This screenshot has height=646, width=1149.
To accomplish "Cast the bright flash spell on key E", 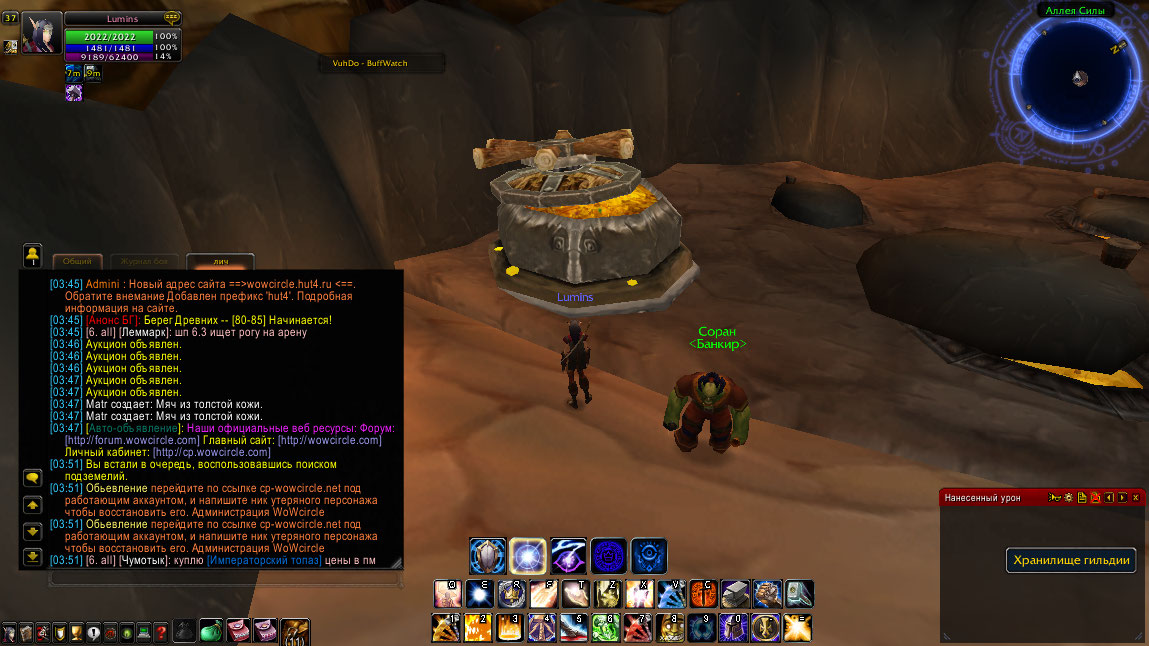I will (x=479, y=594).
